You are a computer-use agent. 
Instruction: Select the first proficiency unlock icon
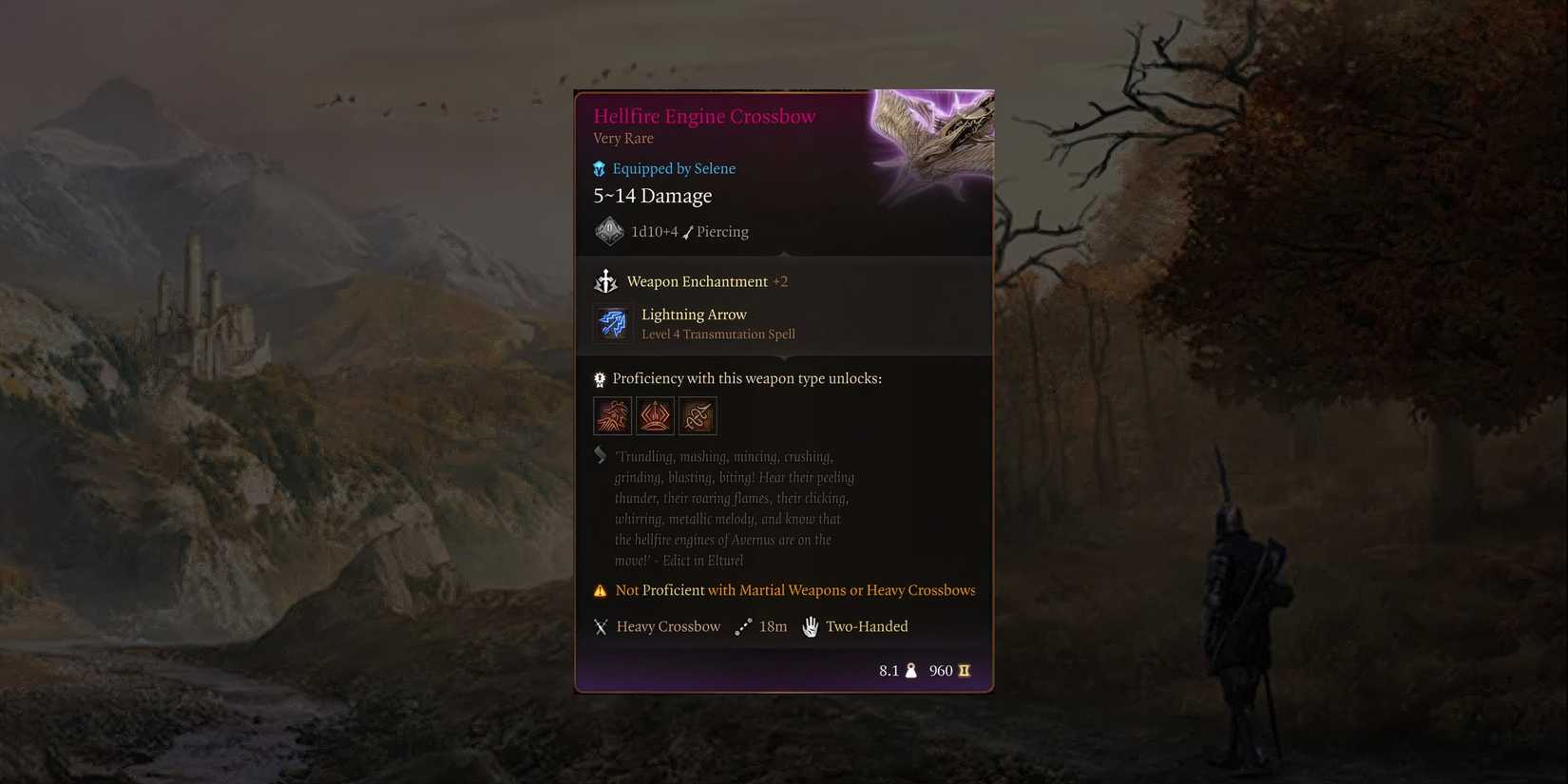[612, 415]
